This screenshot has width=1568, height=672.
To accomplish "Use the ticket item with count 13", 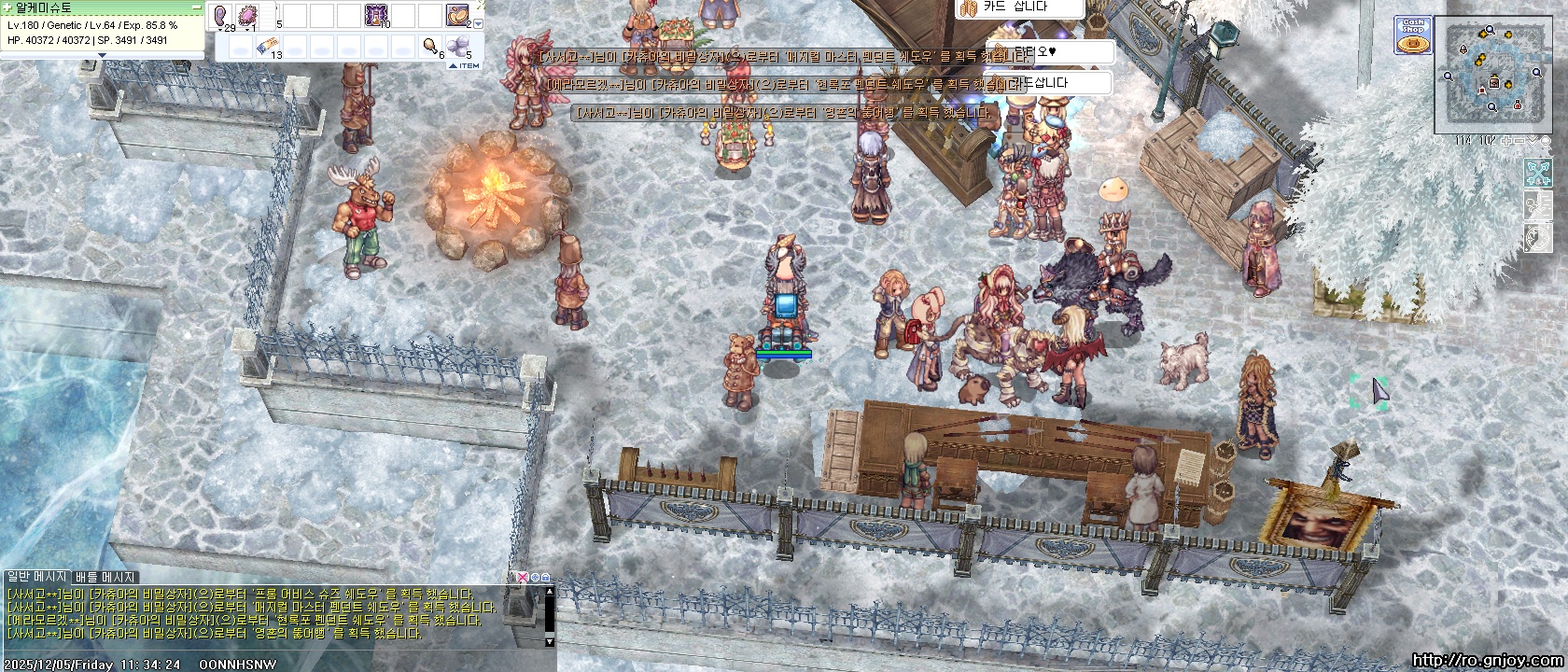I will (267, 44).
